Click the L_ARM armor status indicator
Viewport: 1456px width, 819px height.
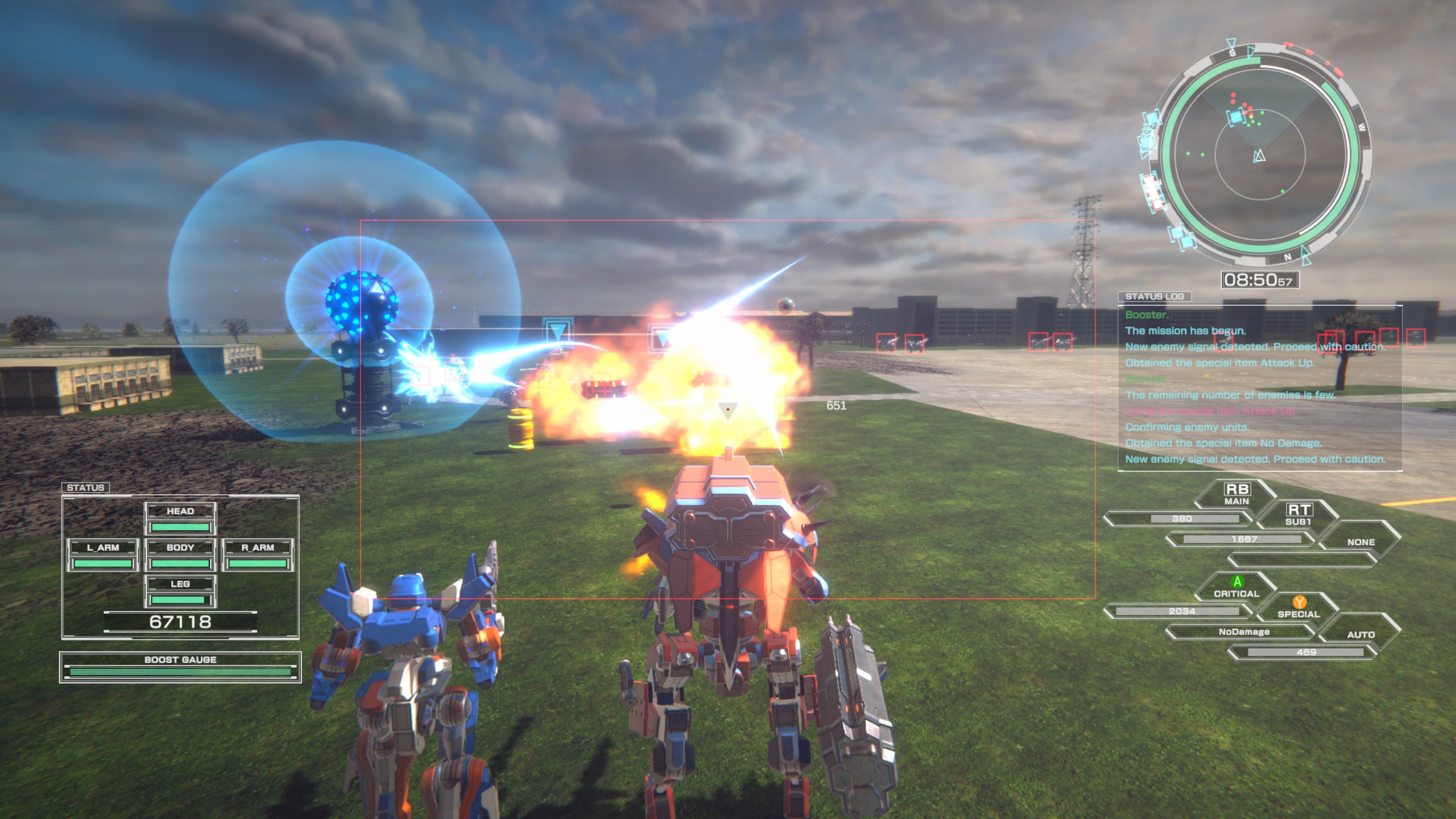pyautogui.click(x=103, y=548)
